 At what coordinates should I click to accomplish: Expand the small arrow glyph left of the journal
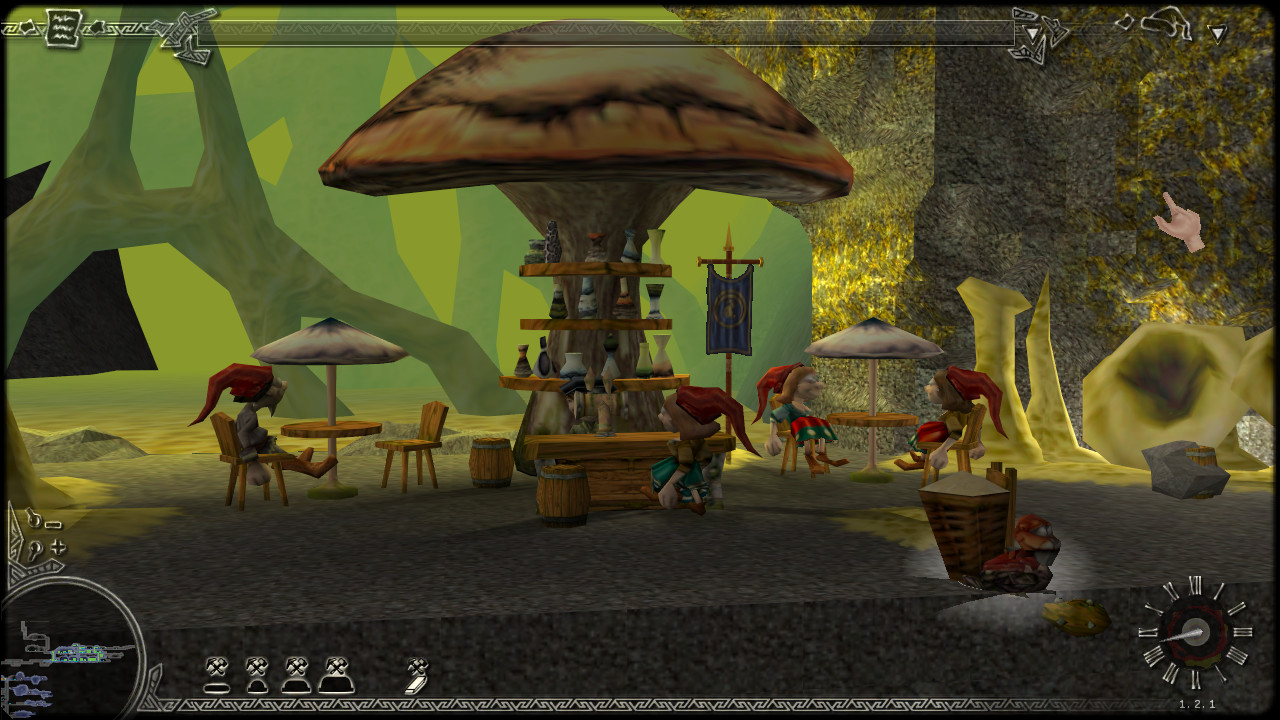25,26
